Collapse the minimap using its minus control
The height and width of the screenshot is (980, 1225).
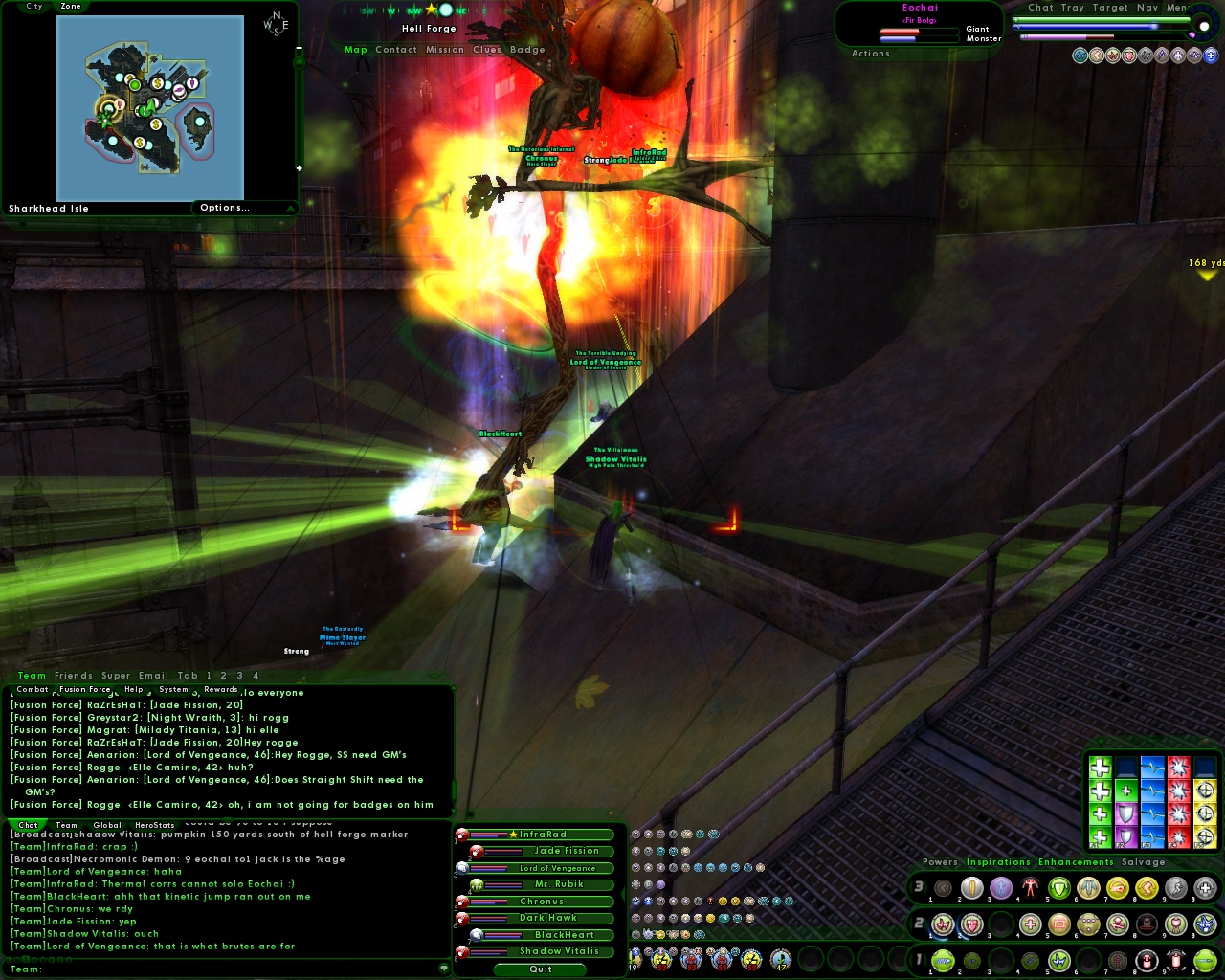(x=300, y=46)
